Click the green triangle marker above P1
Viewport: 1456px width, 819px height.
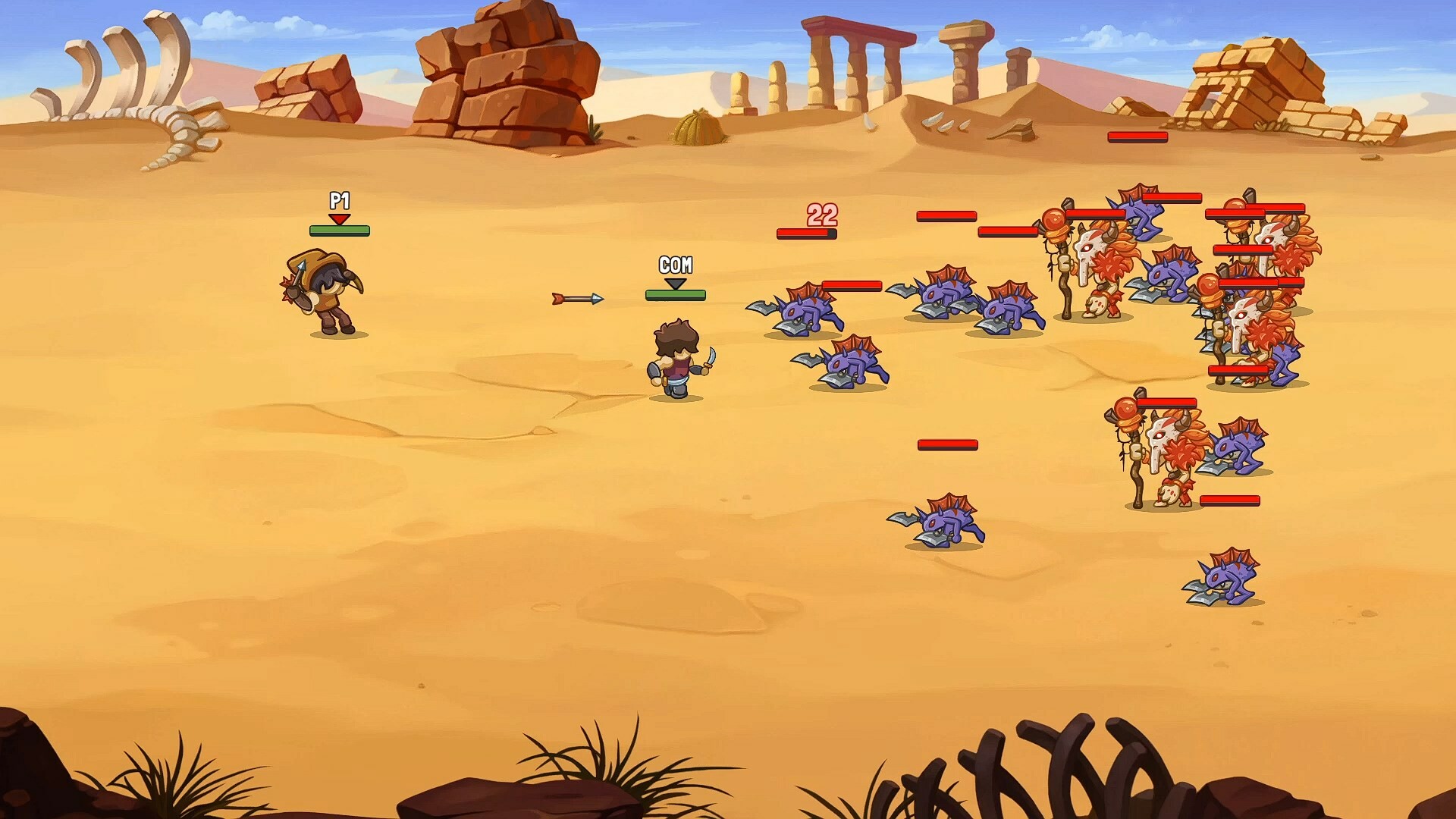[340, 218]
